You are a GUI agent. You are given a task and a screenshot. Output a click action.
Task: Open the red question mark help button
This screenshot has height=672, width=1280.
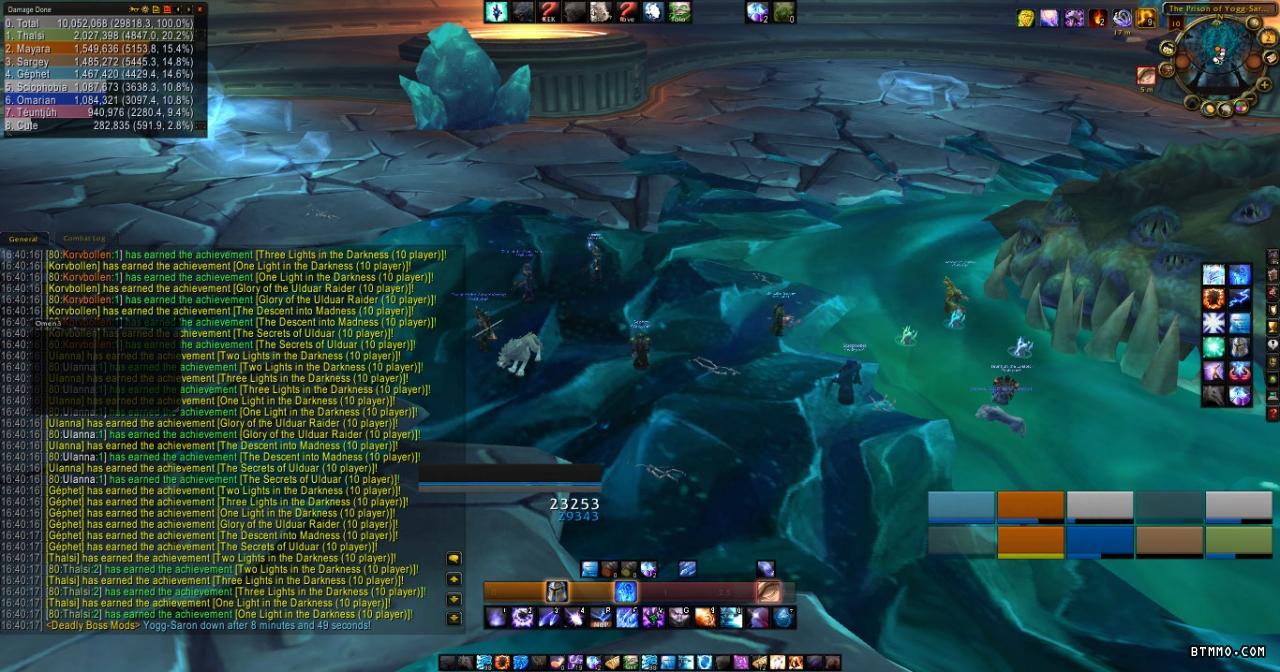(x=1272, y=412)
